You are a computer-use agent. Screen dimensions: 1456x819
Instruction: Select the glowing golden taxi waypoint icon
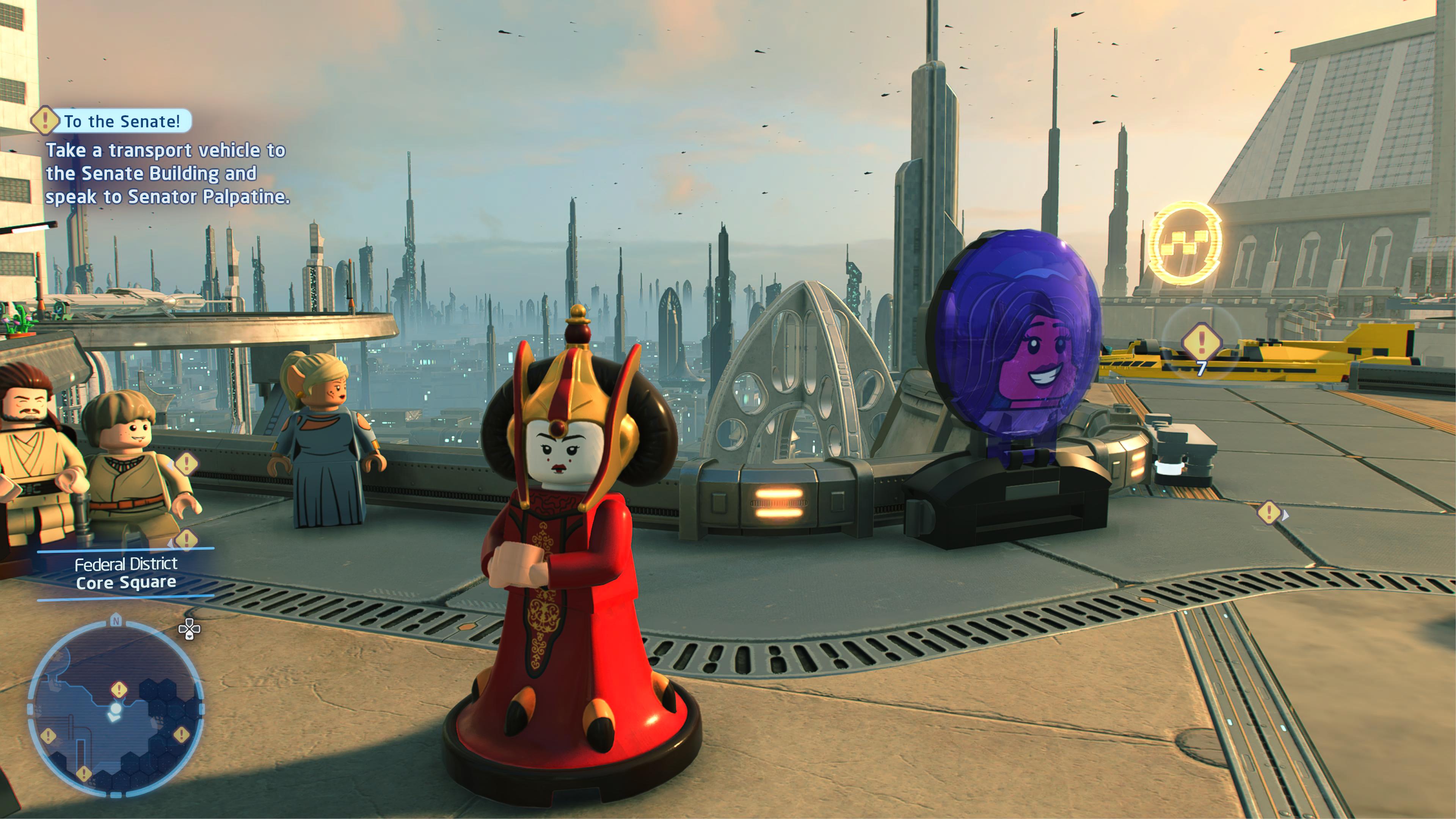click(1185, 243)
